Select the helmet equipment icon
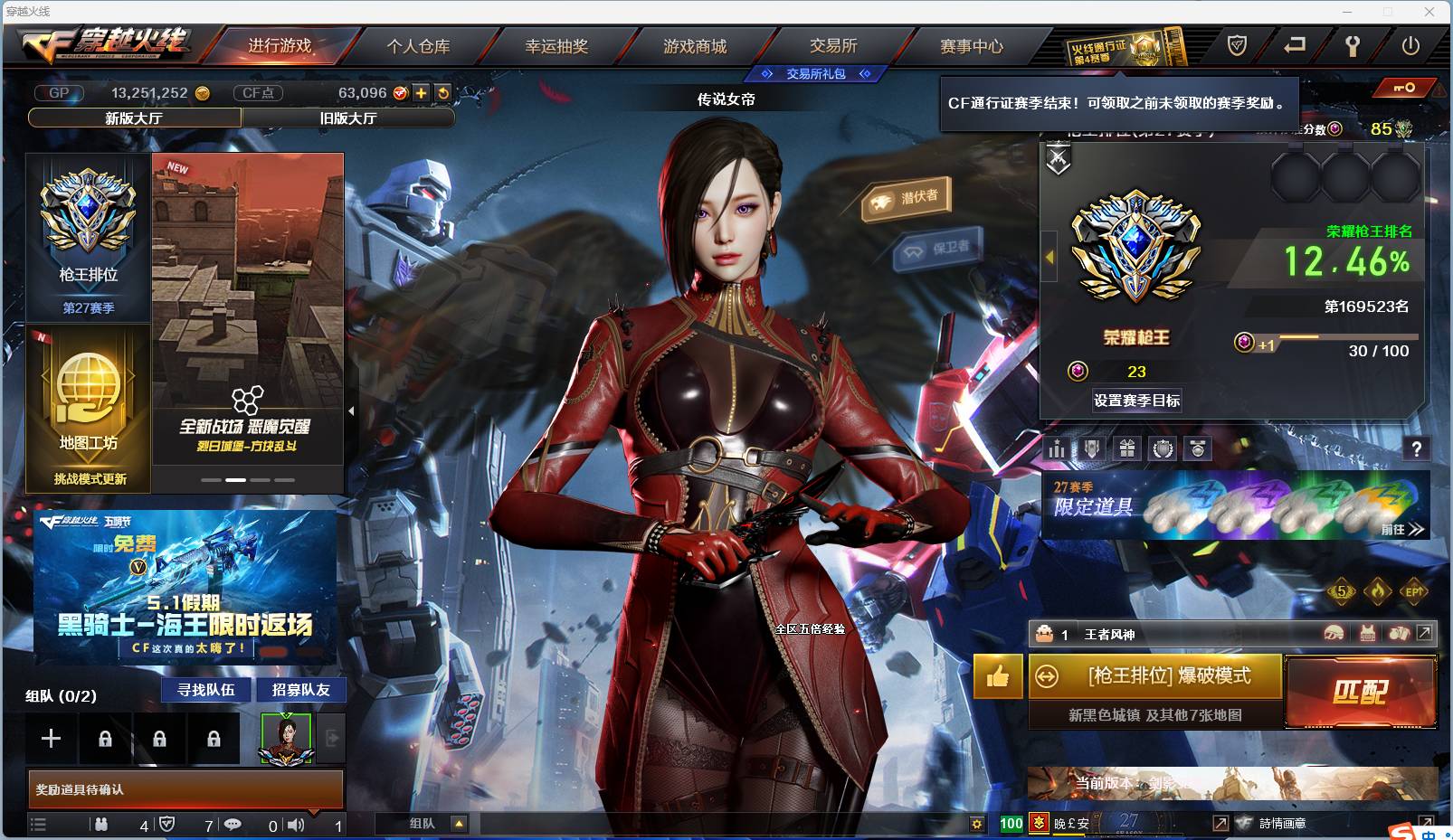The width and height of the screenshot is (1453, 840). click(x=1334, y=634)
